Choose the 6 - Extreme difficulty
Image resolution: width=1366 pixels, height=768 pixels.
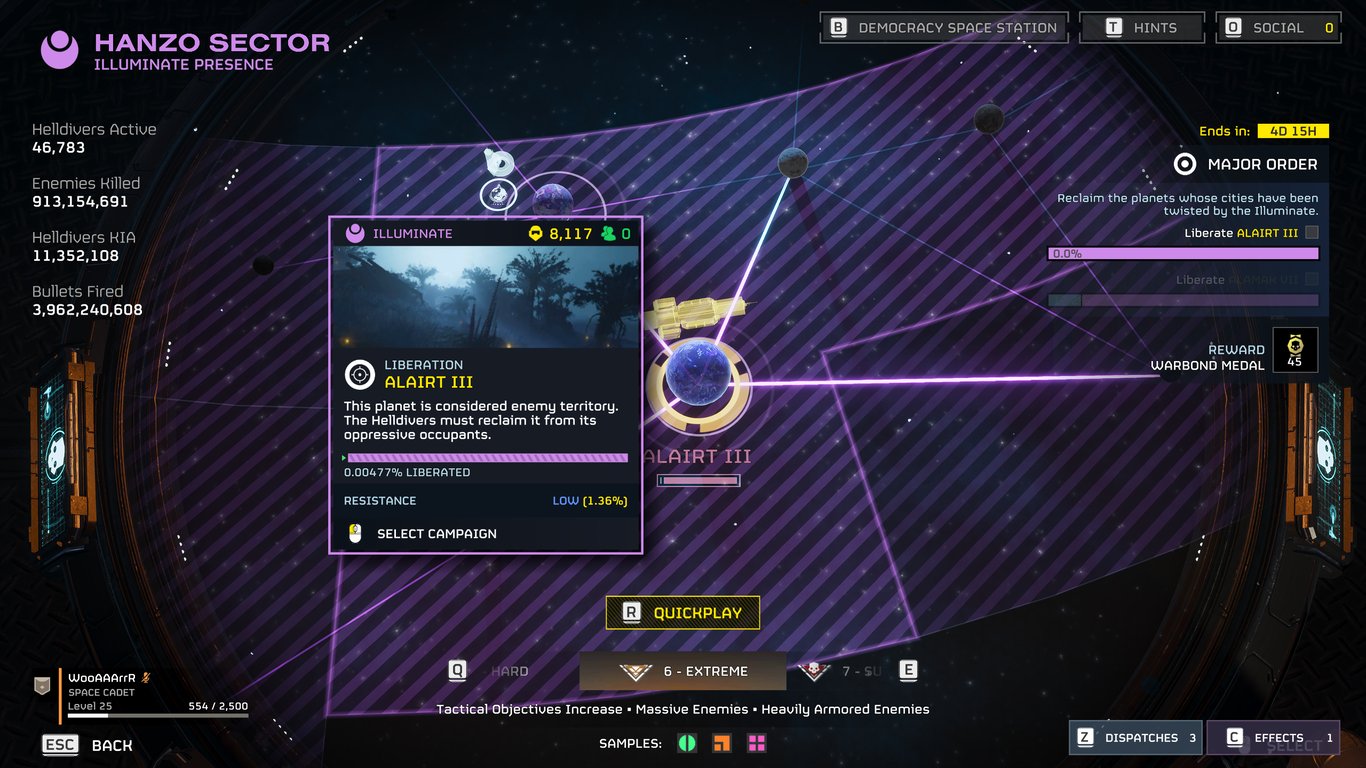coord(683,671)
